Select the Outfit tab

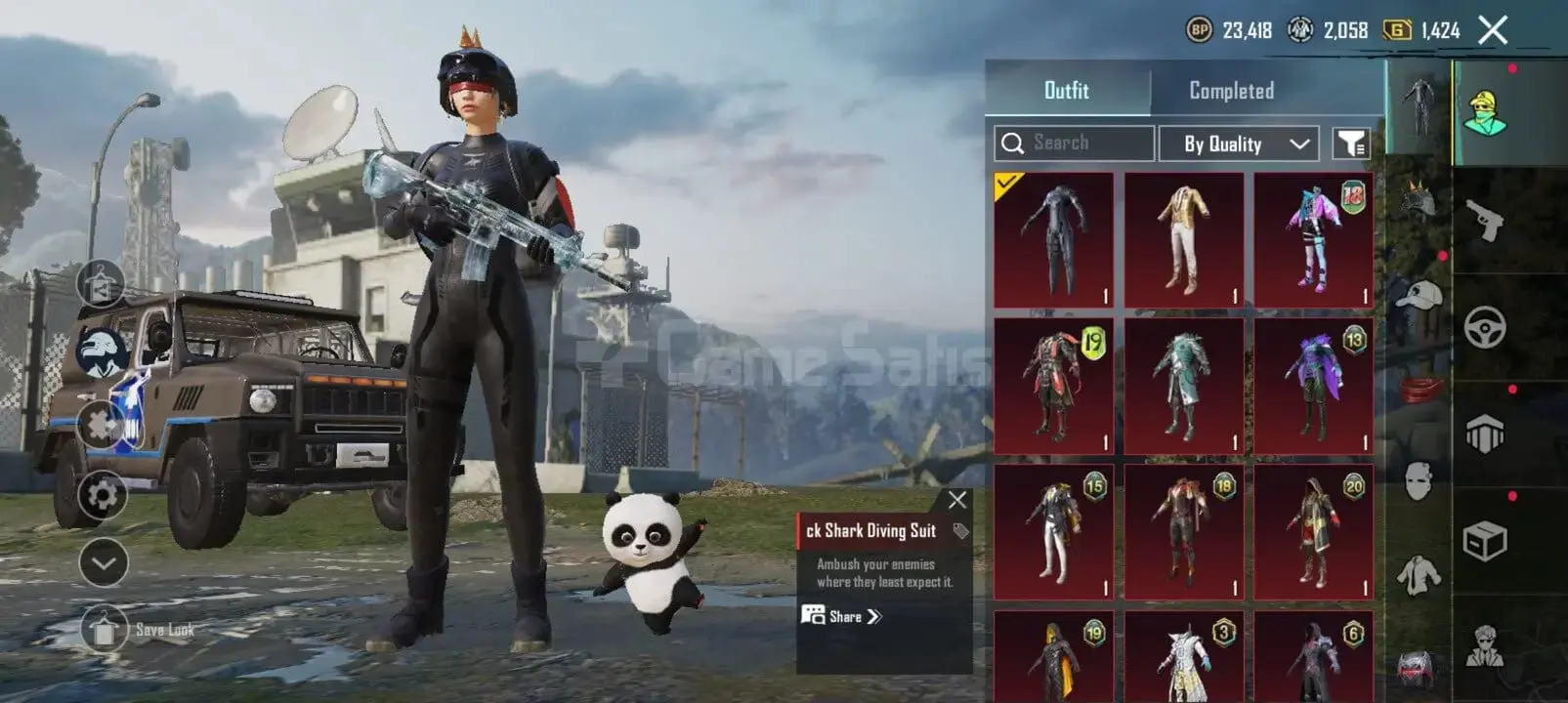pos(1066,91)
